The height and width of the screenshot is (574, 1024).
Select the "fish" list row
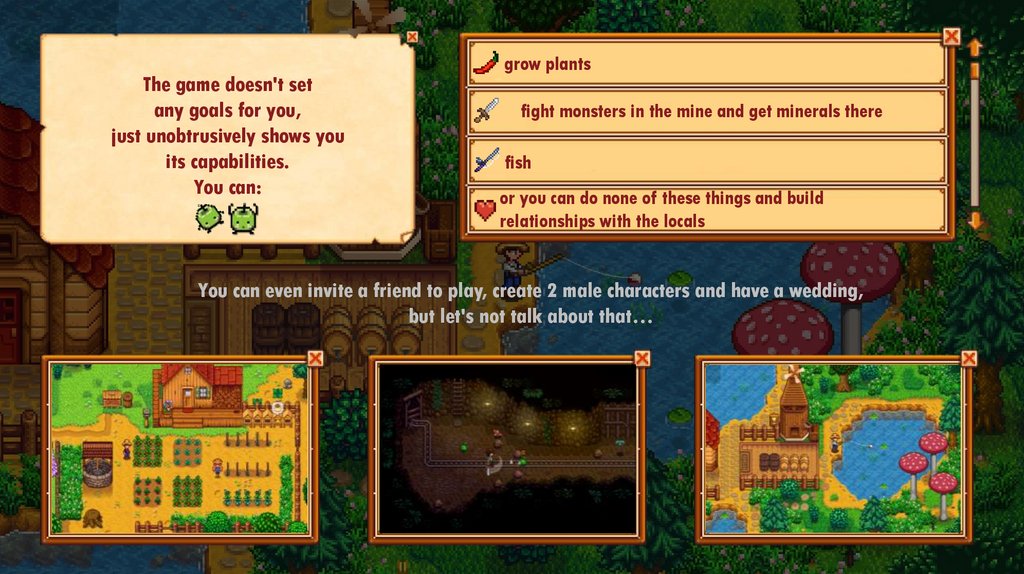(x=707, y=161)
